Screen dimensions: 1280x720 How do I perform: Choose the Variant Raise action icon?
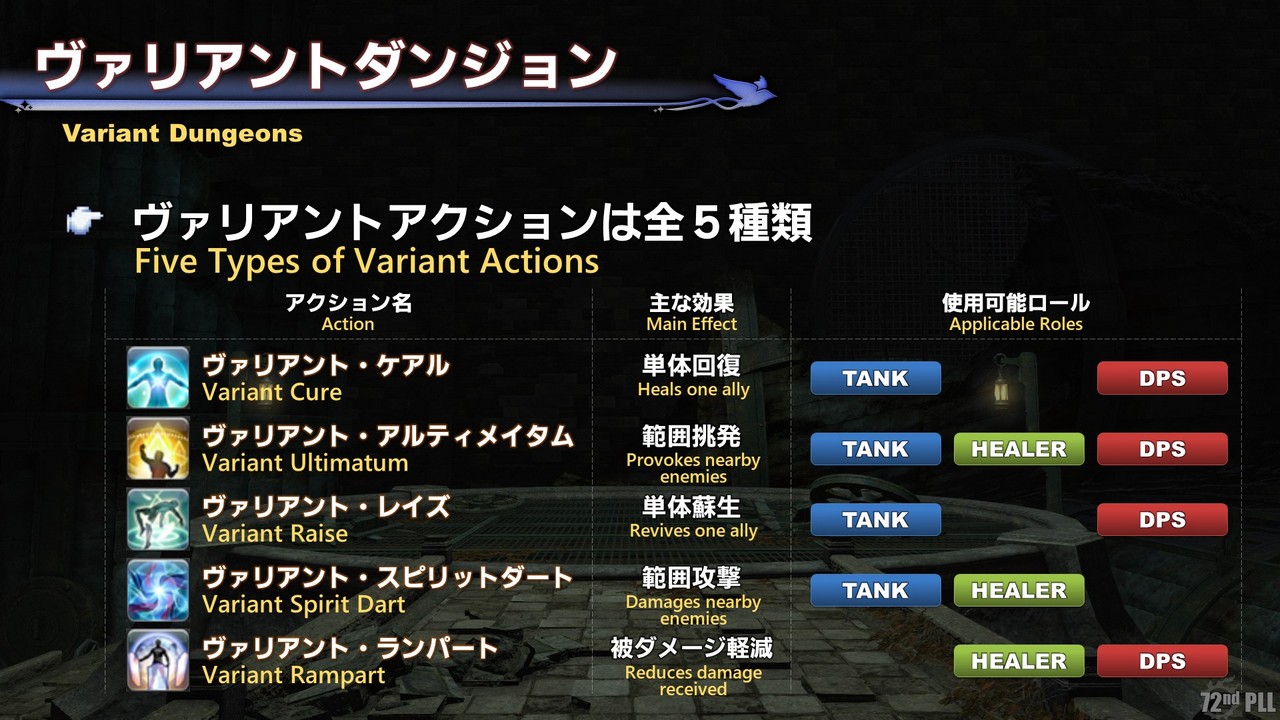click(158, 519)
